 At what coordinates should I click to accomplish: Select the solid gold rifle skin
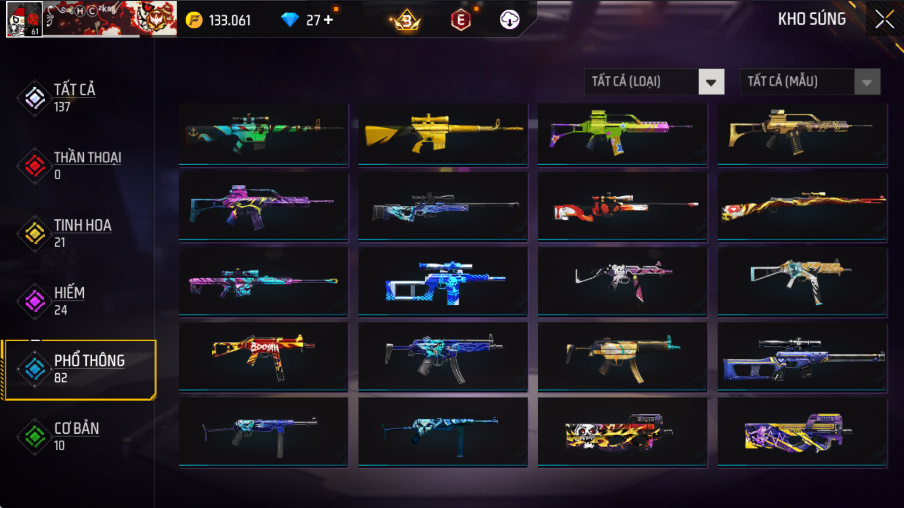click(x=443, y=134)
